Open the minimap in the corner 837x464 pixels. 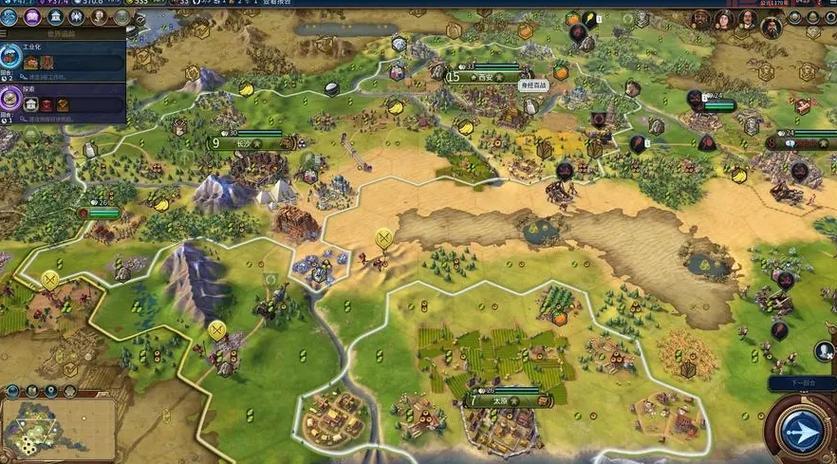[x=58, y=427]
